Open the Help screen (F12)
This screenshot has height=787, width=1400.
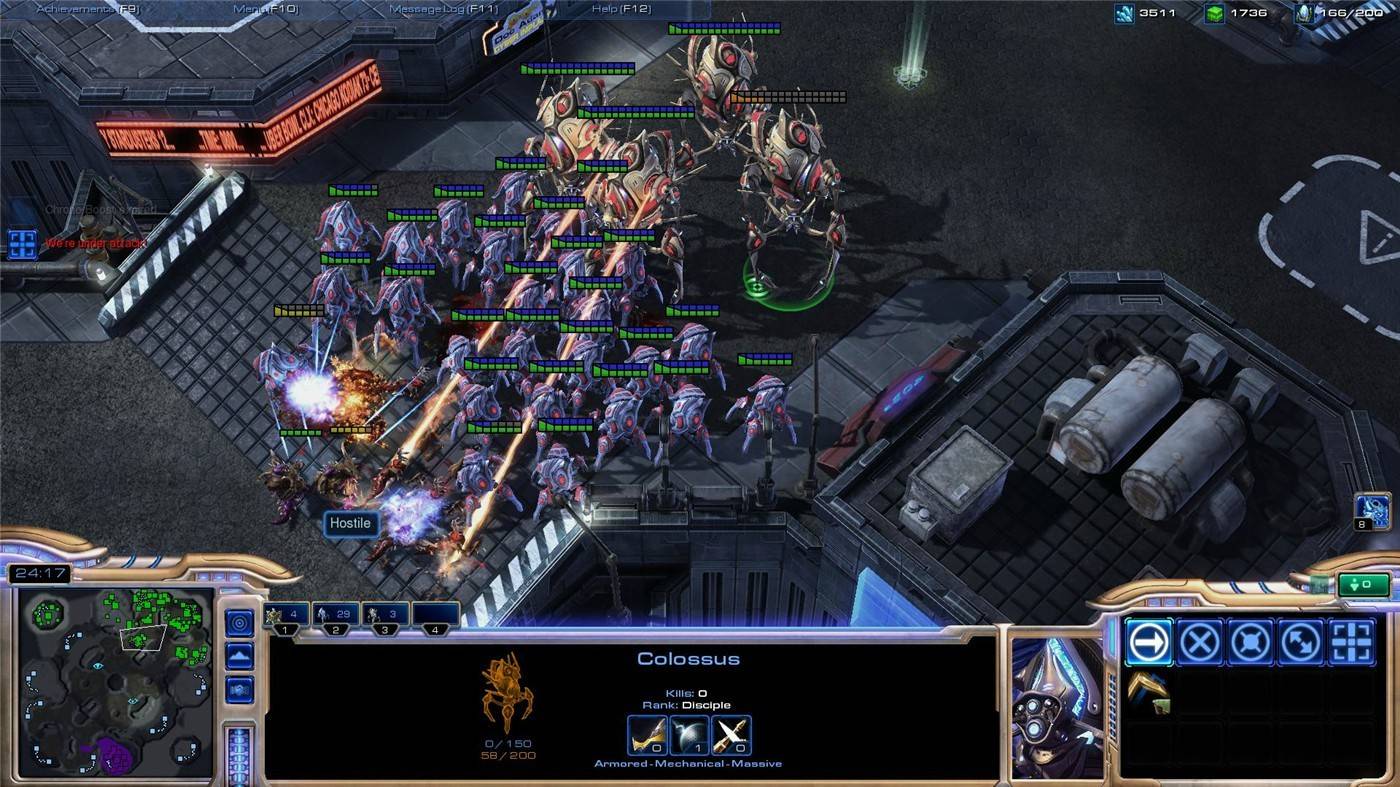[x=622, y=8]
